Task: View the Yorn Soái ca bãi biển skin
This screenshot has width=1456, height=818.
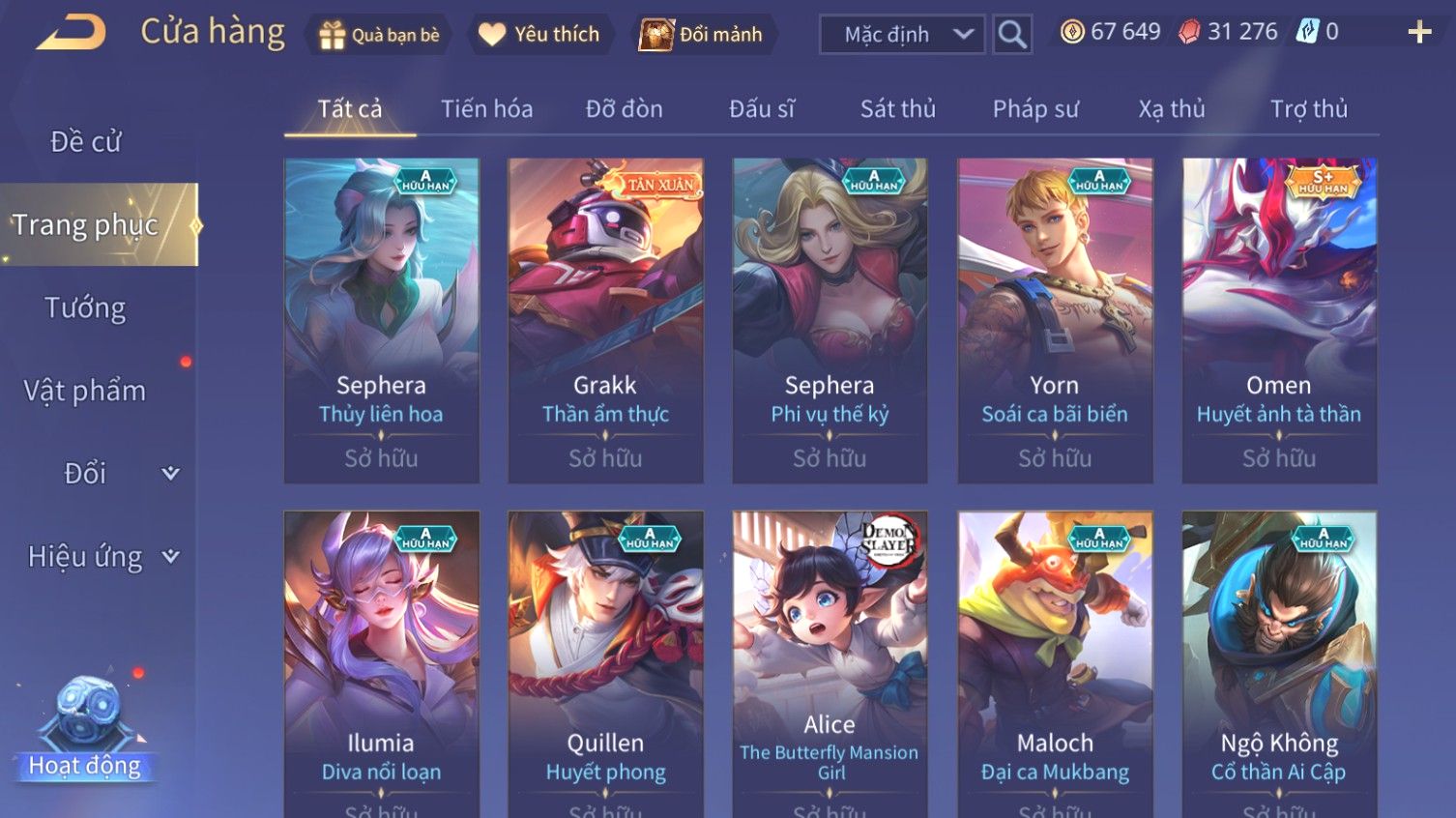Action: [1054, 320]
